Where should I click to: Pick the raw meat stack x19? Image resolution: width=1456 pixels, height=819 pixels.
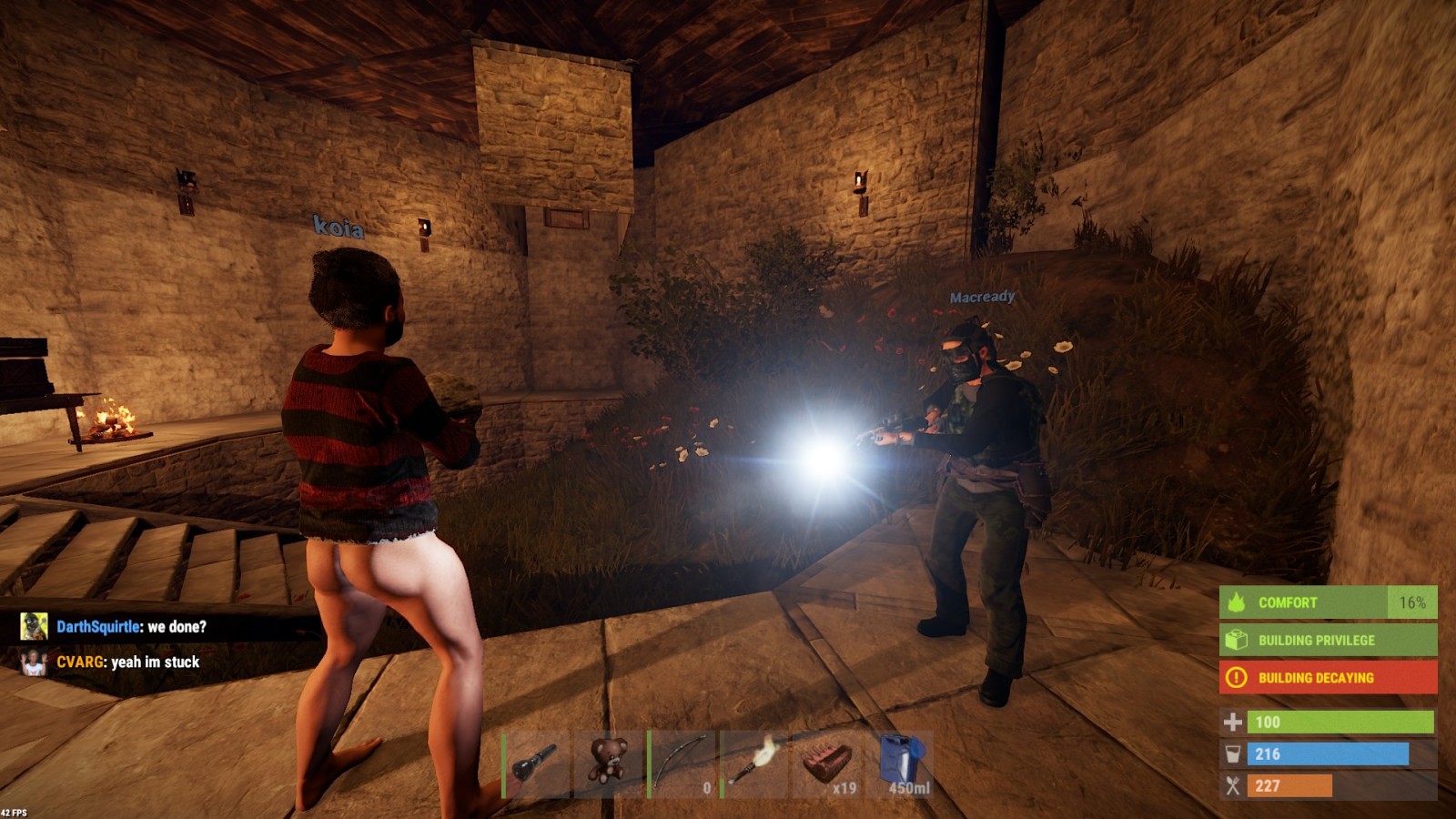[x=827, y=764]
